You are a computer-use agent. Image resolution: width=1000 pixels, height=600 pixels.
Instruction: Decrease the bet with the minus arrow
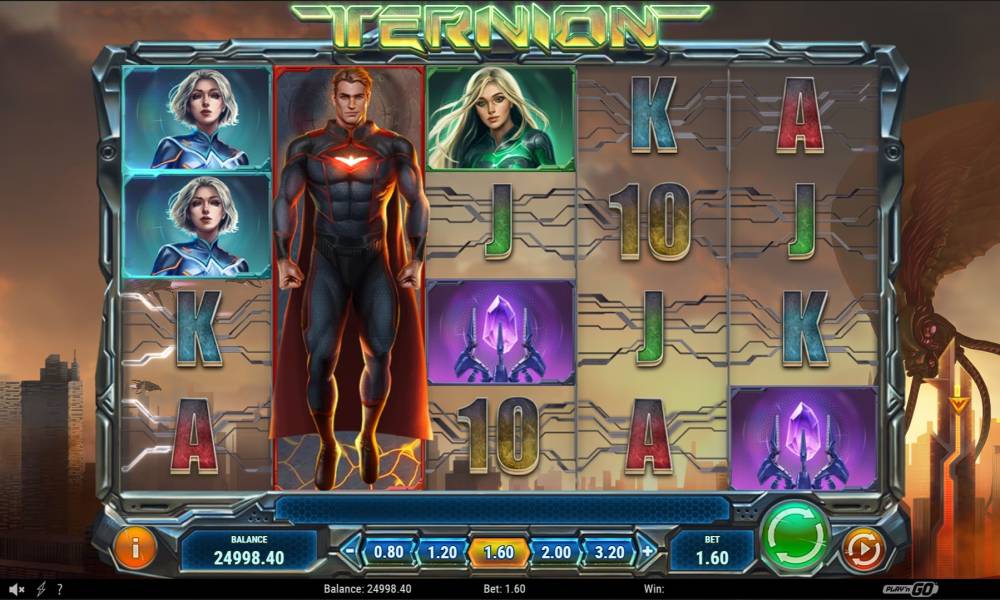click(350, 550)
